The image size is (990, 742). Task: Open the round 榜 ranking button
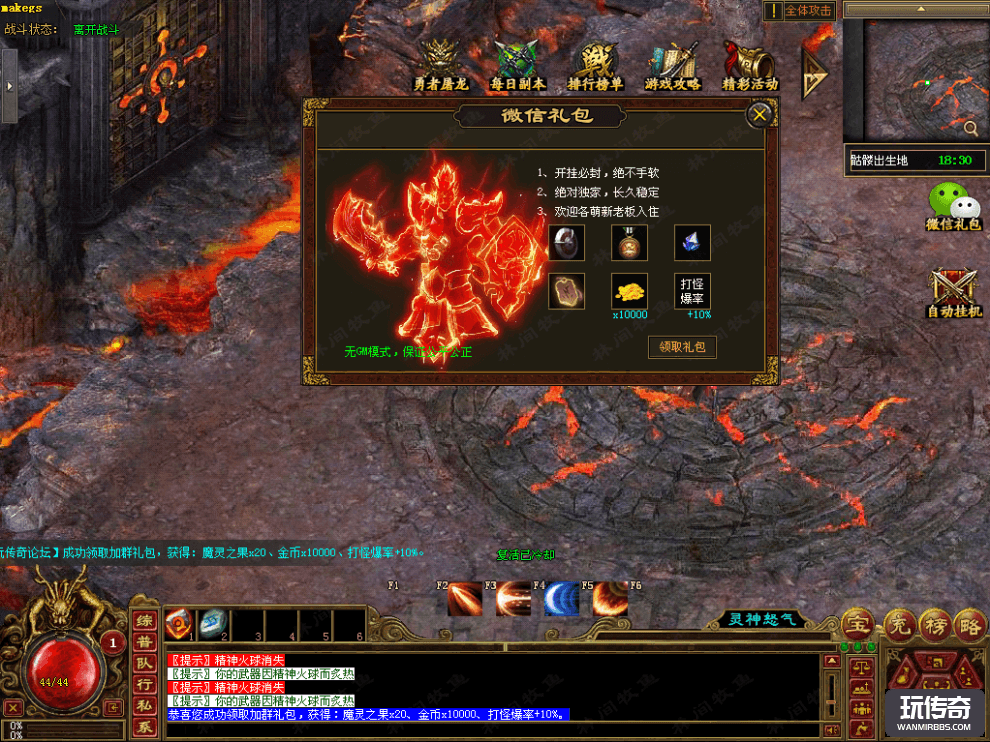937,623
